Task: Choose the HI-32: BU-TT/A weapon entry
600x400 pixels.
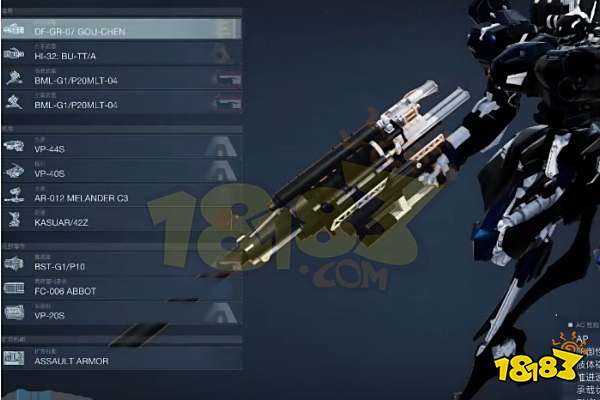Action: click(x=120, y=54)
